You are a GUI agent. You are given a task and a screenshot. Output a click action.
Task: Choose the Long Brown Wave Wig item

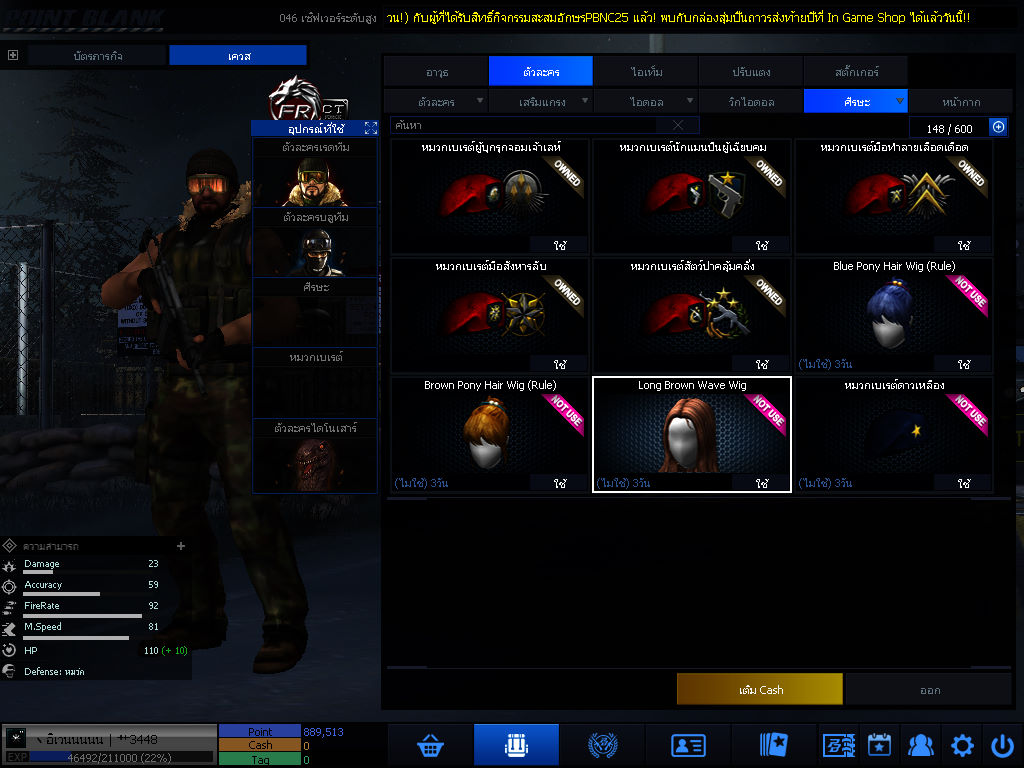(x=692, y=434)
